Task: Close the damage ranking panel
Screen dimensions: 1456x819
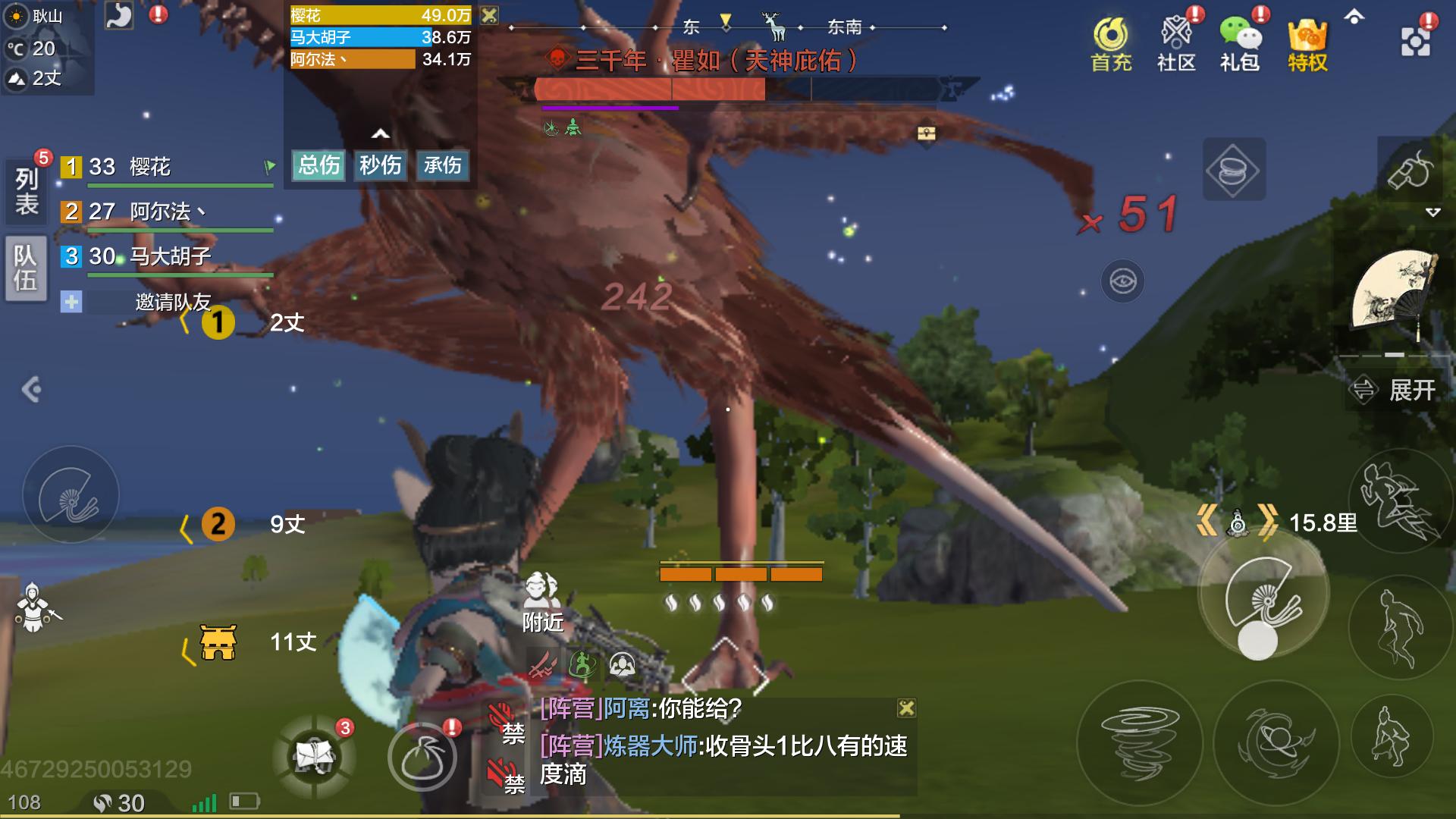Action: pos(490,15)
